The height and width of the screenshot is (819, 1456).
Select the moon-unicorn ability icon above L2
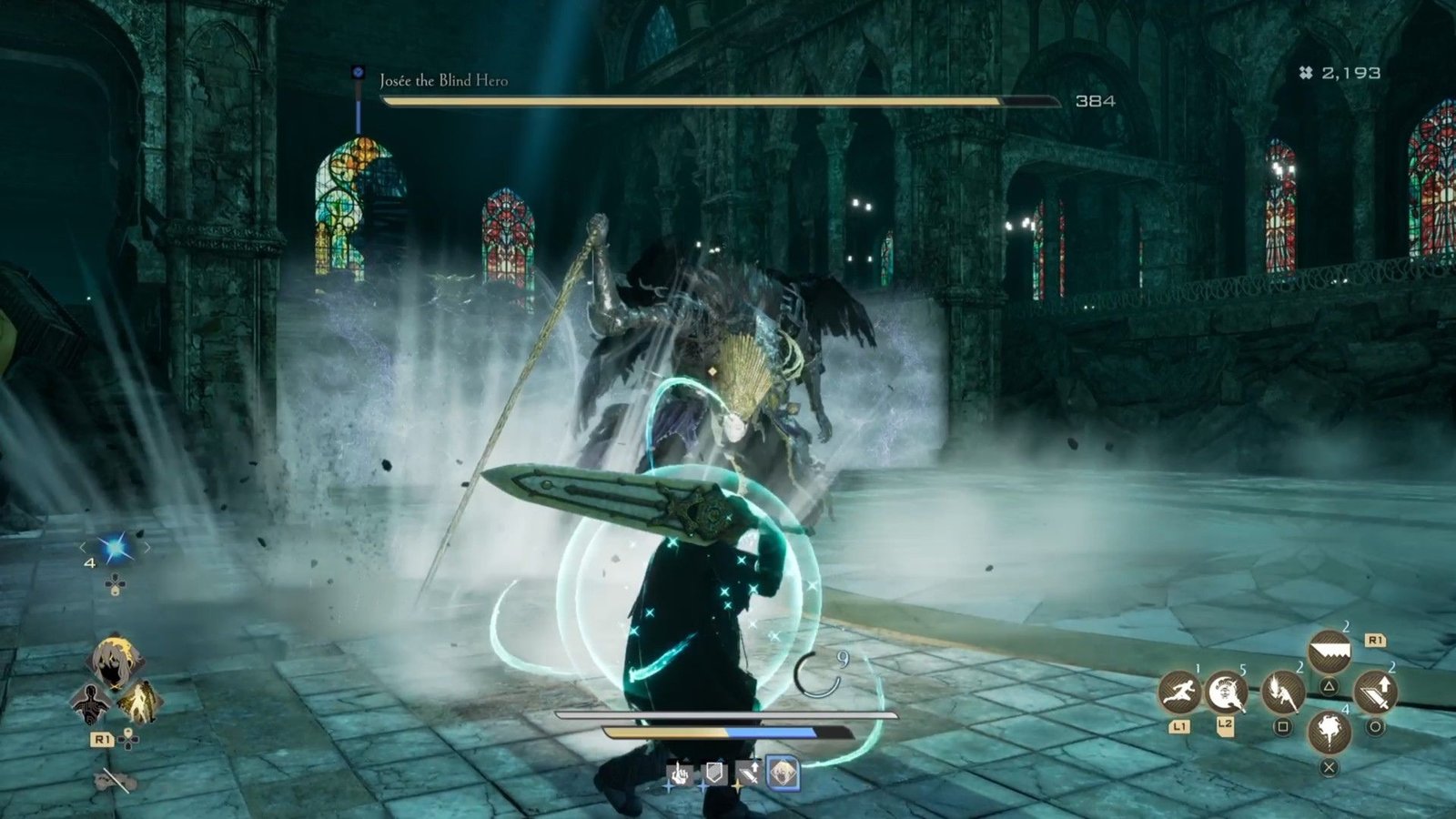pos(1227,693)
